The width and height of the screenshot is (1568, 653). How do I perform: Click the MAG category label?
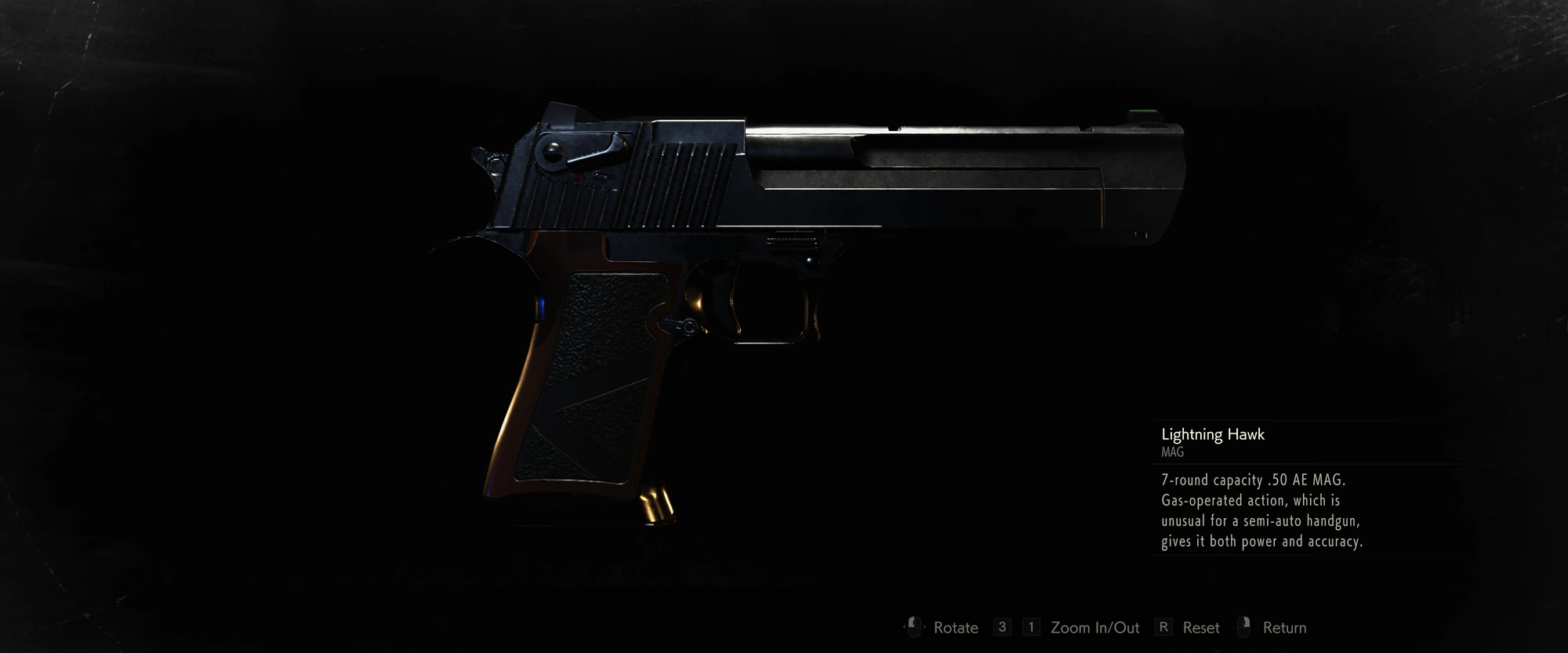pos(1171,453)
